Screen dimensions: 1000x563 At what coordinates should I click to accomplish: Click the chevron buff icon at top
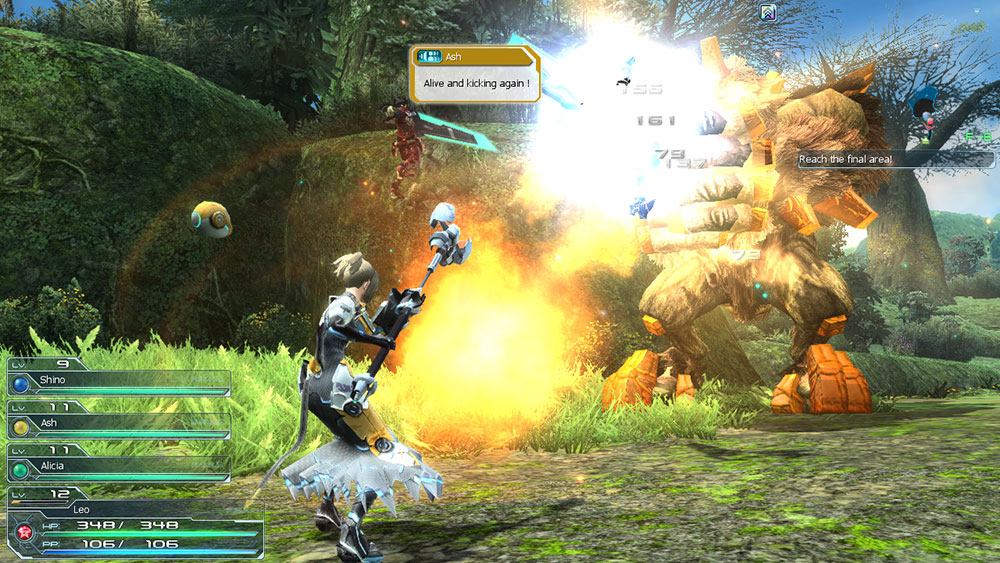point(768,13)
